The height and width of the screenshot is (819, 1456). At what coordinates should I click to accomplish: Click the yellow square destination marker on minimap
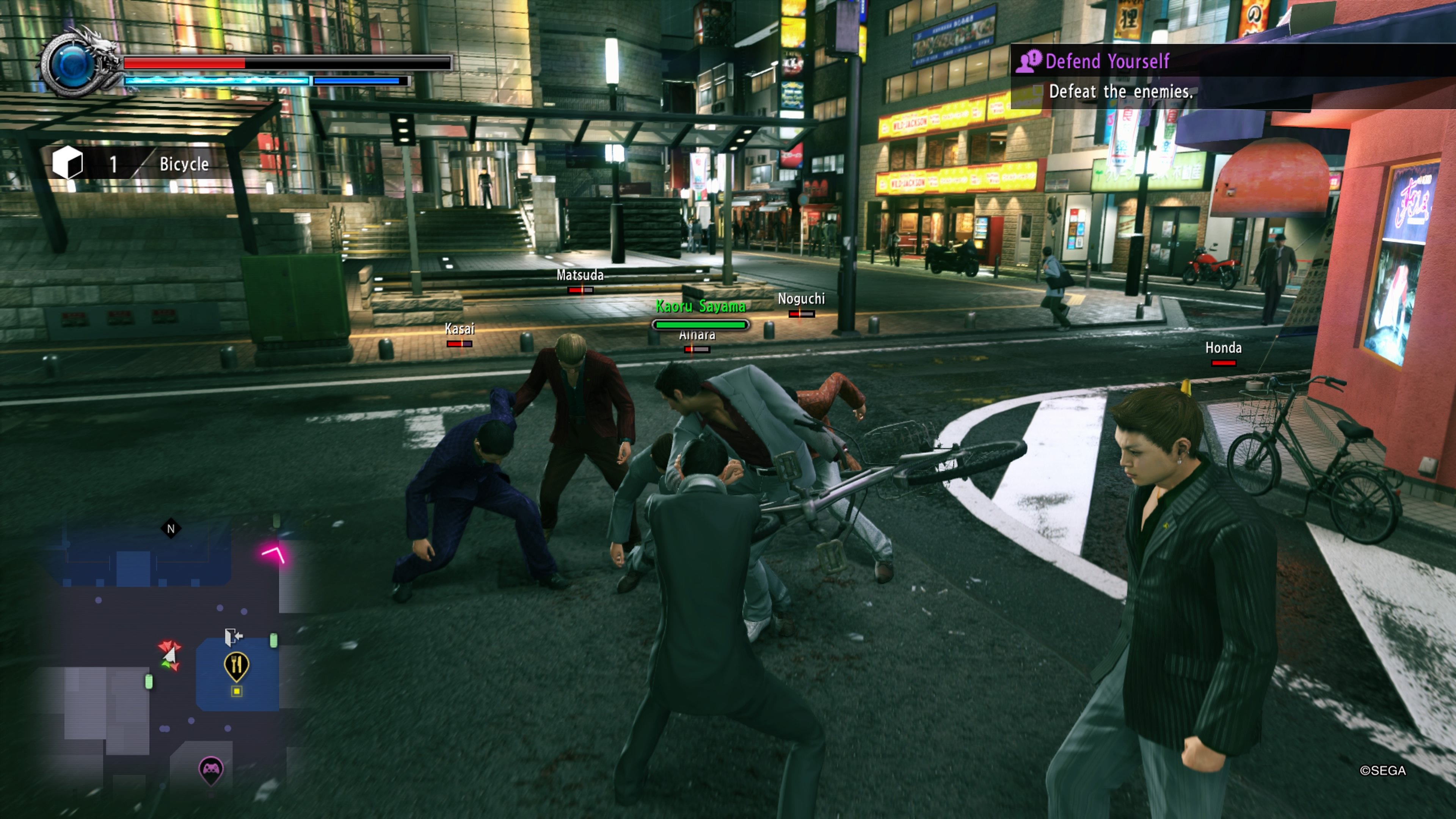click(x=236, y=691)
